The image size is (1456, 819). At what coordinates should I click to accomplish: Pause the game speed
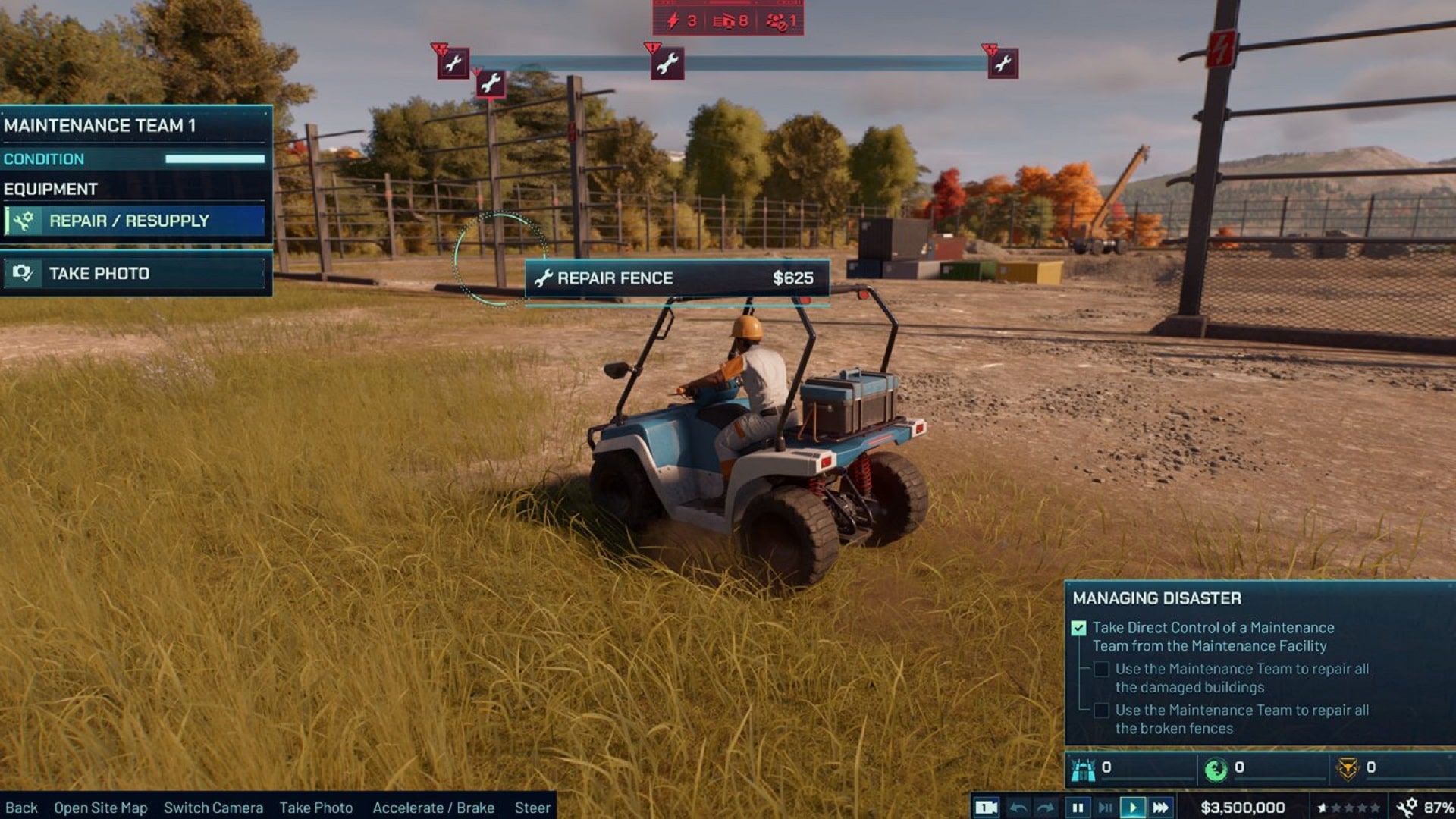coord(1077,808)
